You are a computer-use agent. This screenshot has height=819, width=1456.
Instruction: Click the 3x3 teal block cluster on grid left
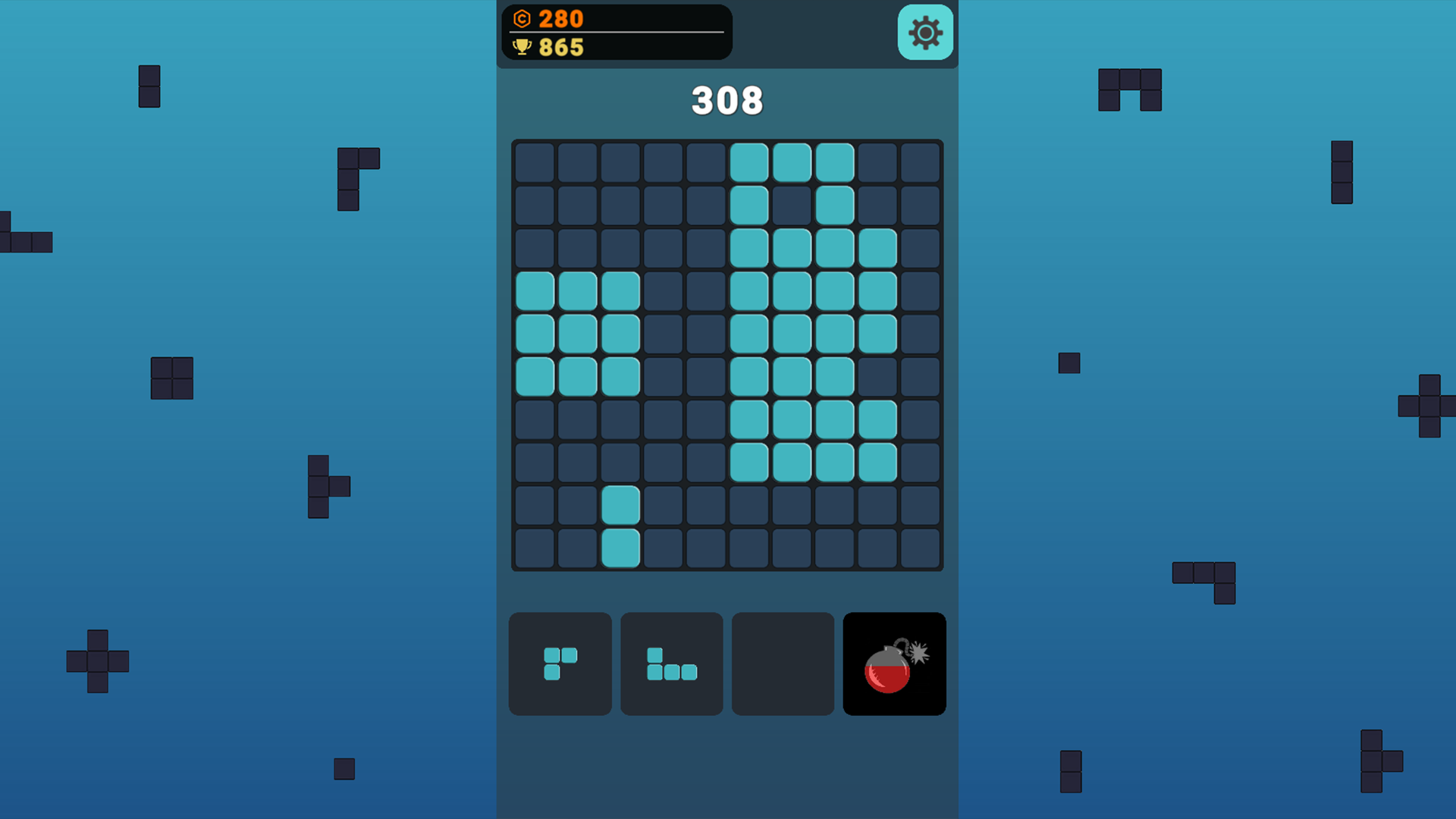point(578,331)
